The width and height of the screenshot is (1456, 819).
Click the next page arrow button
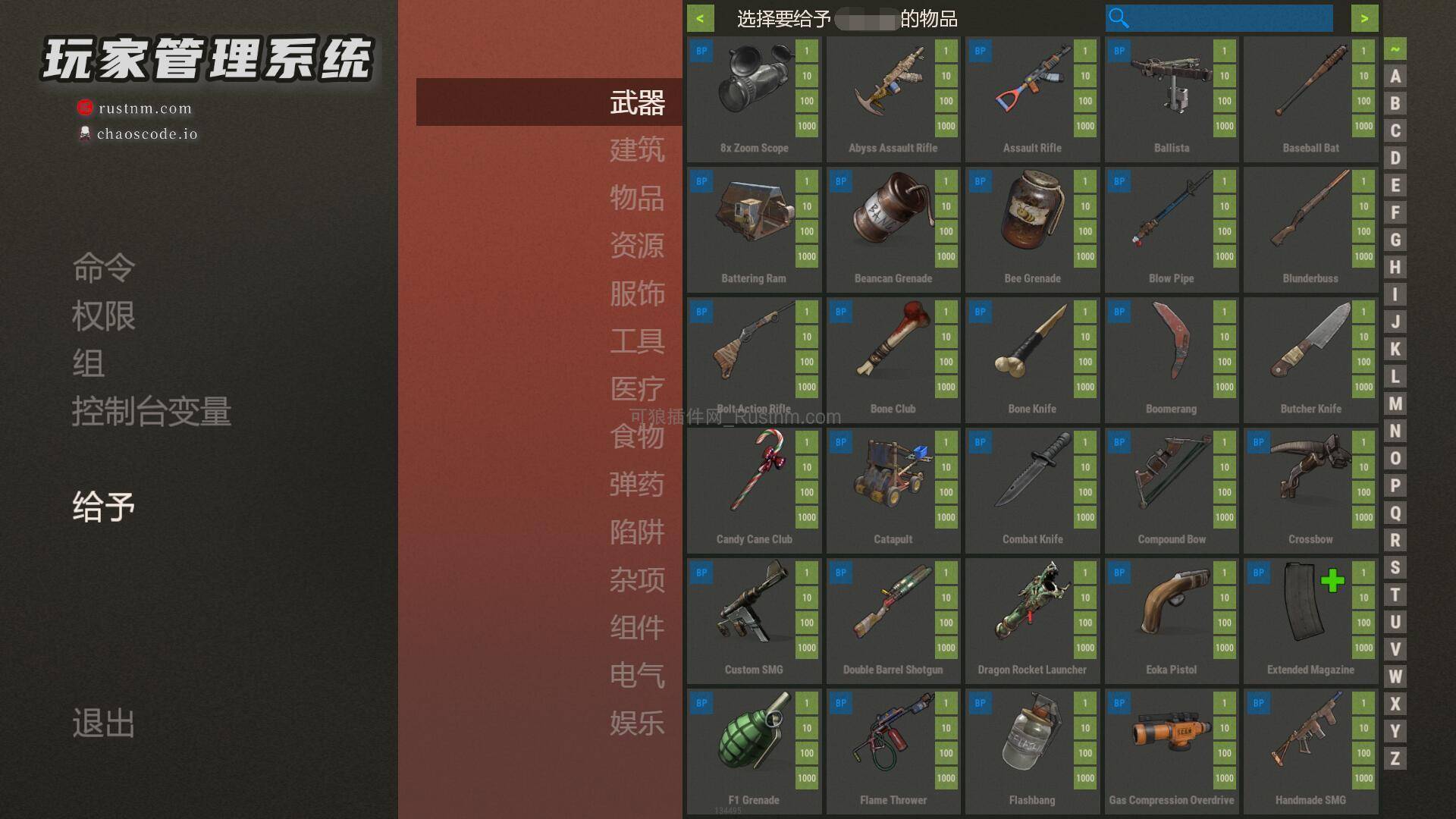click(1363, 18)
